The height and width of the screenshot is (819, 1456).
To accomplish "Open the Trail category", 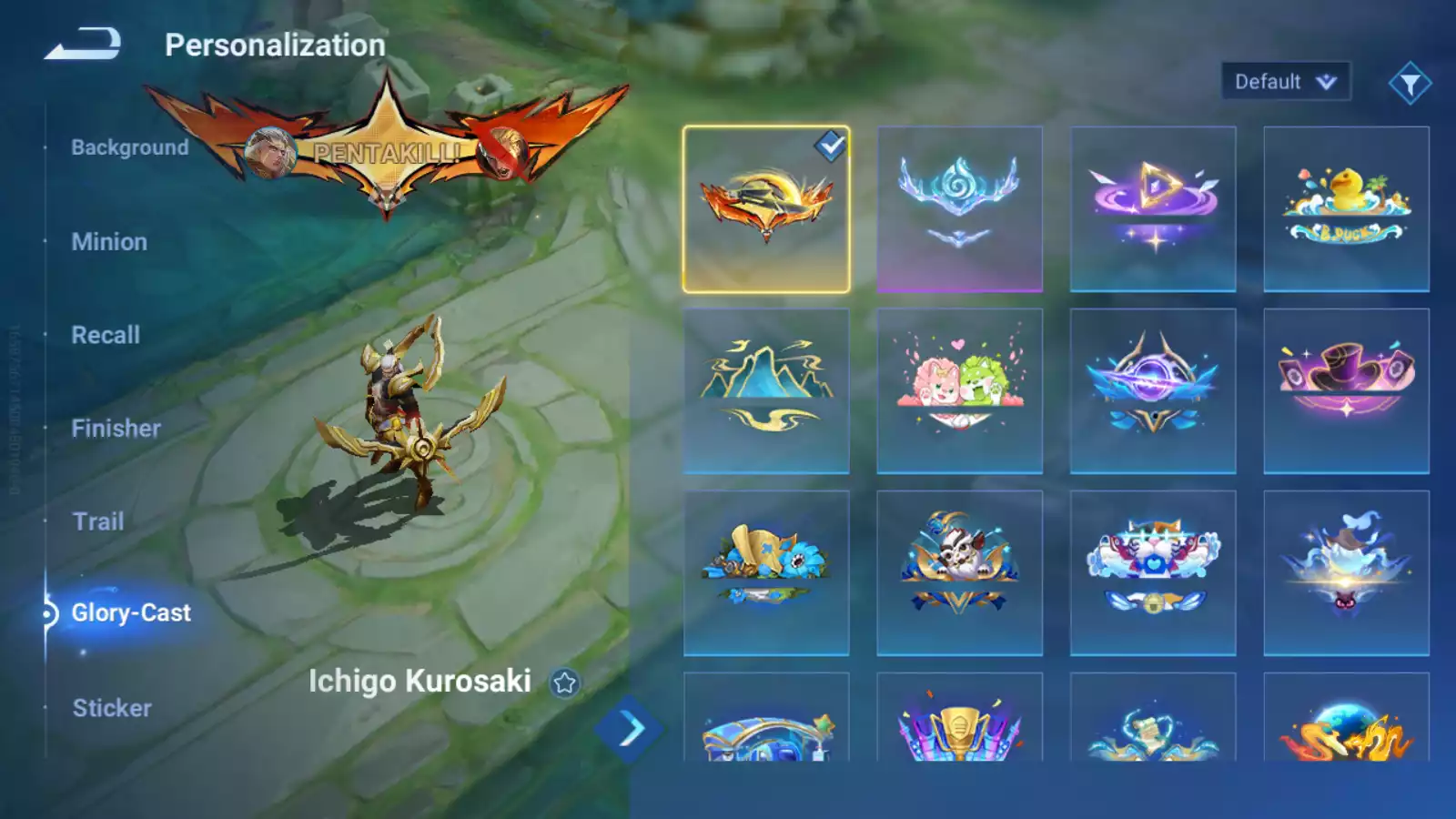I will tap(98, 521).
